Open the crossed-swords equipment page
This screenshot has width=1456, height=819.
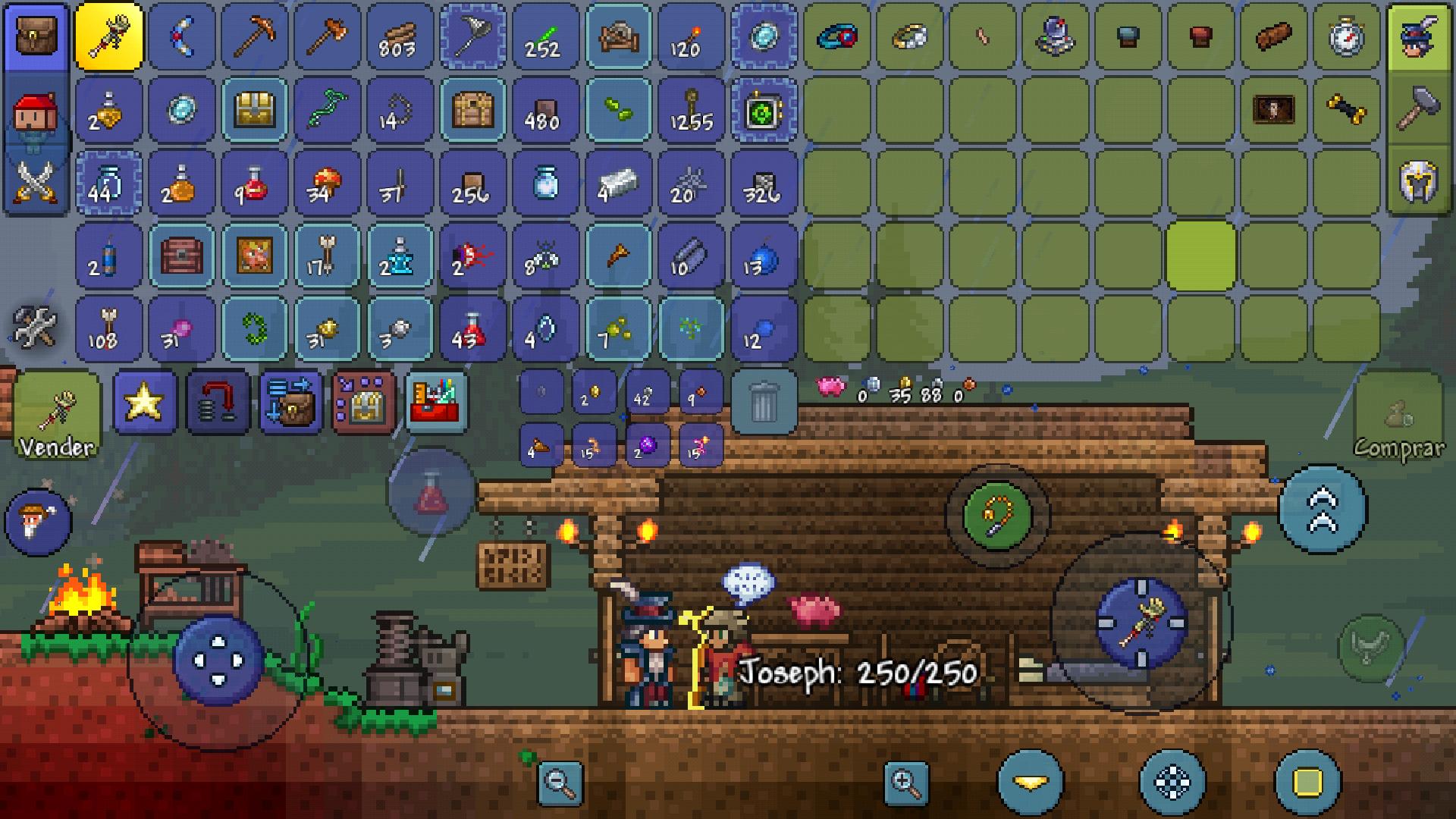pyautogui.click(x=36, y=184)
